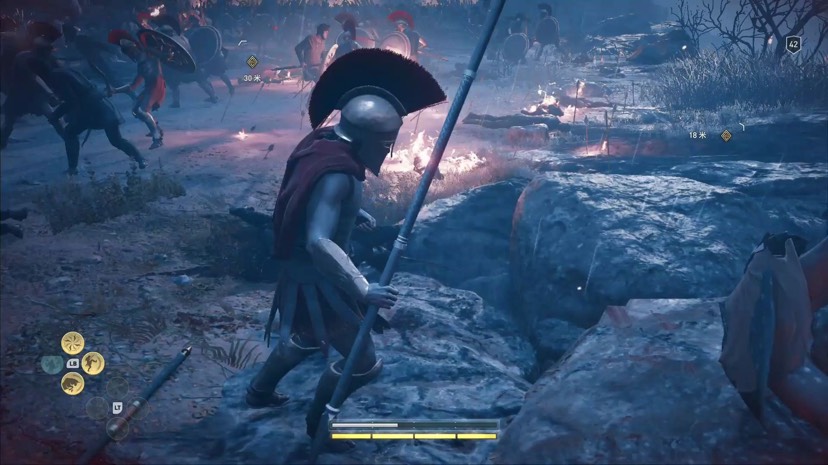This screenshot has width=828, height=465.
Task: Click the level 42 shield badge
Action: (793, 44)
